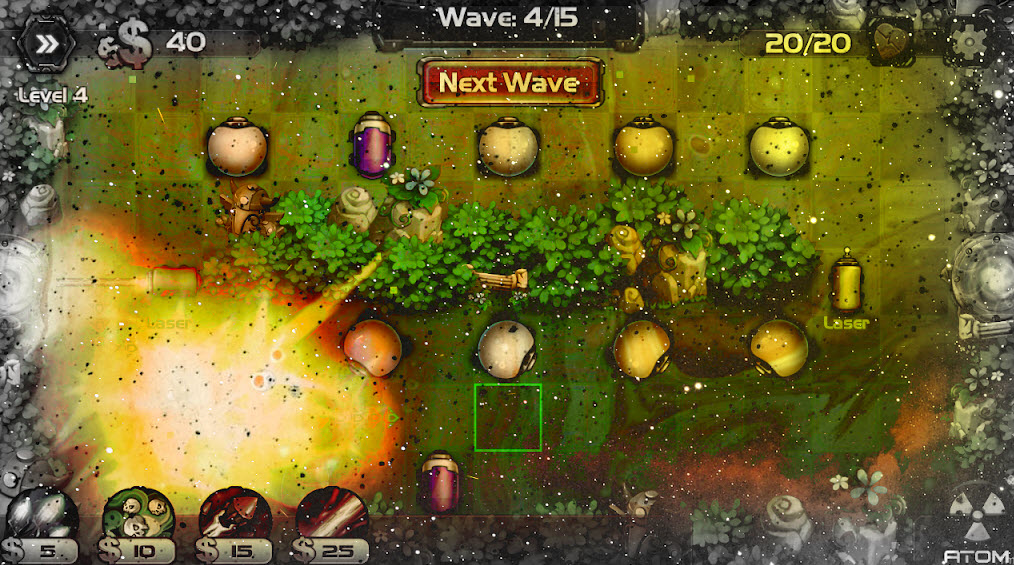Select the yellow tower labeled Laser
1014x565 pixels.
pyautogui.click(x=846, y=283)
